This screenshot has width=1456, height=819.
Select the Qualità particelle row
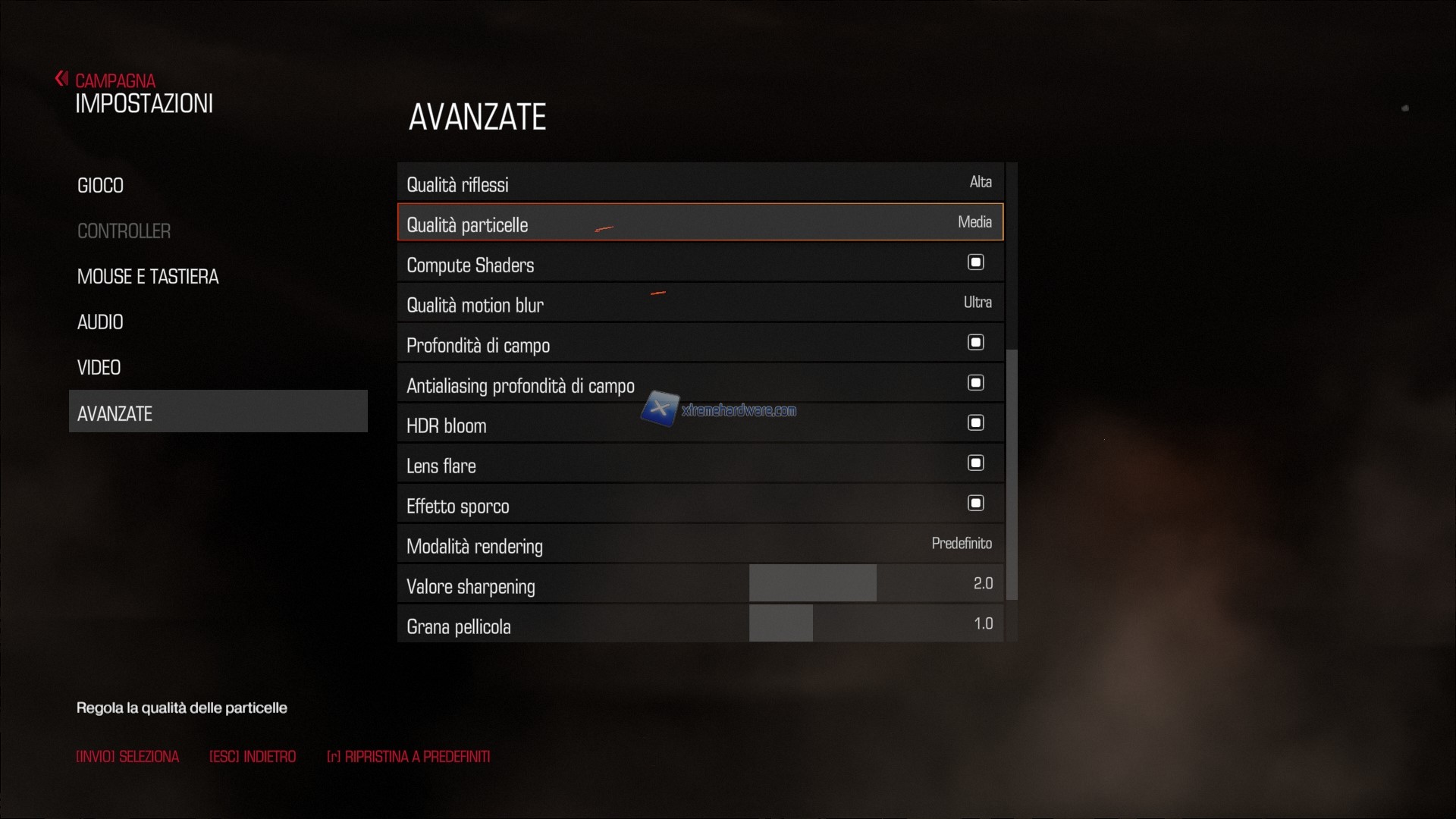click(699, 223)
